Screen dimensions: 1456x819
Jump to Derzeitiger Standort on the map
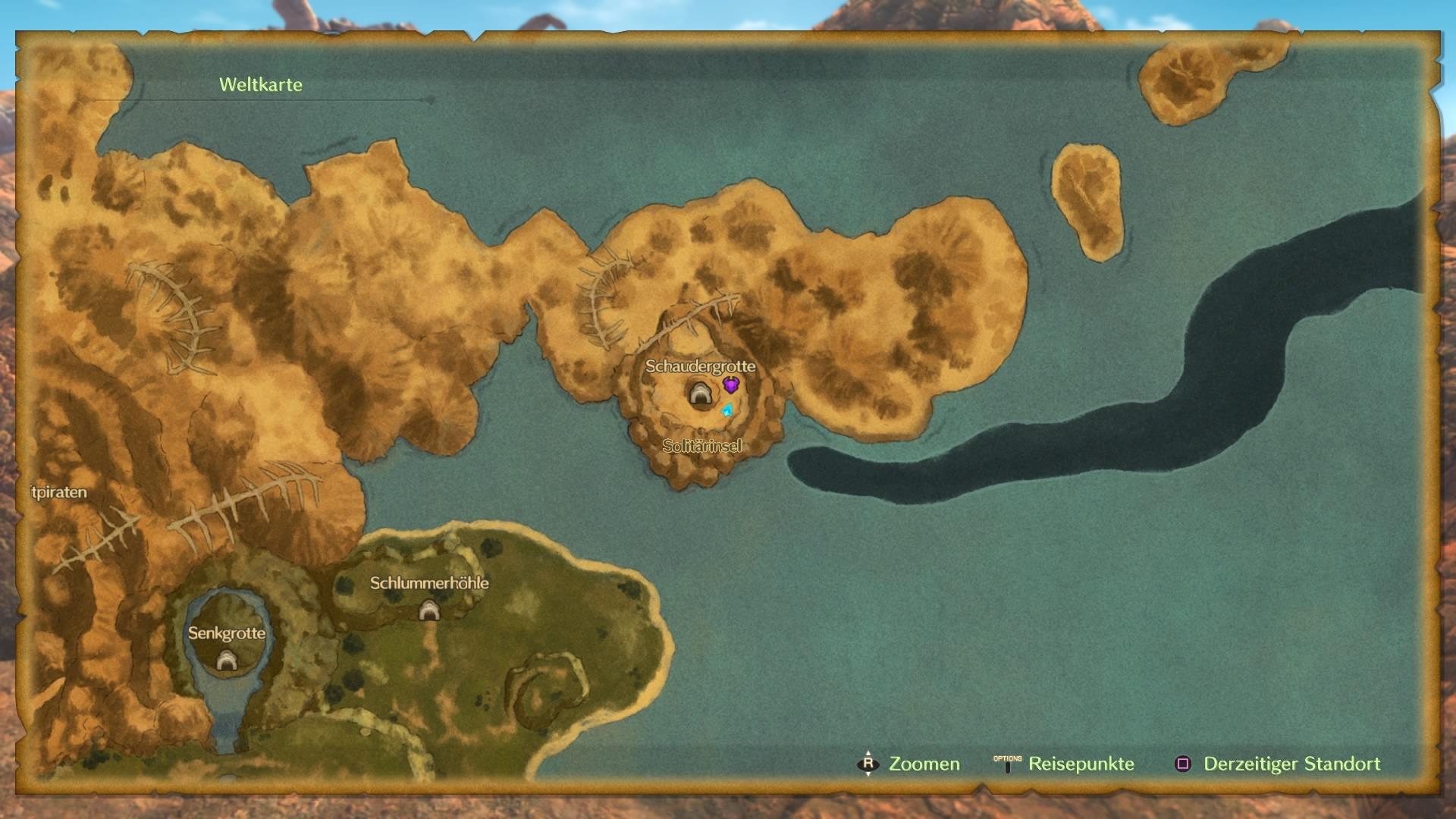click(1277, 764)
